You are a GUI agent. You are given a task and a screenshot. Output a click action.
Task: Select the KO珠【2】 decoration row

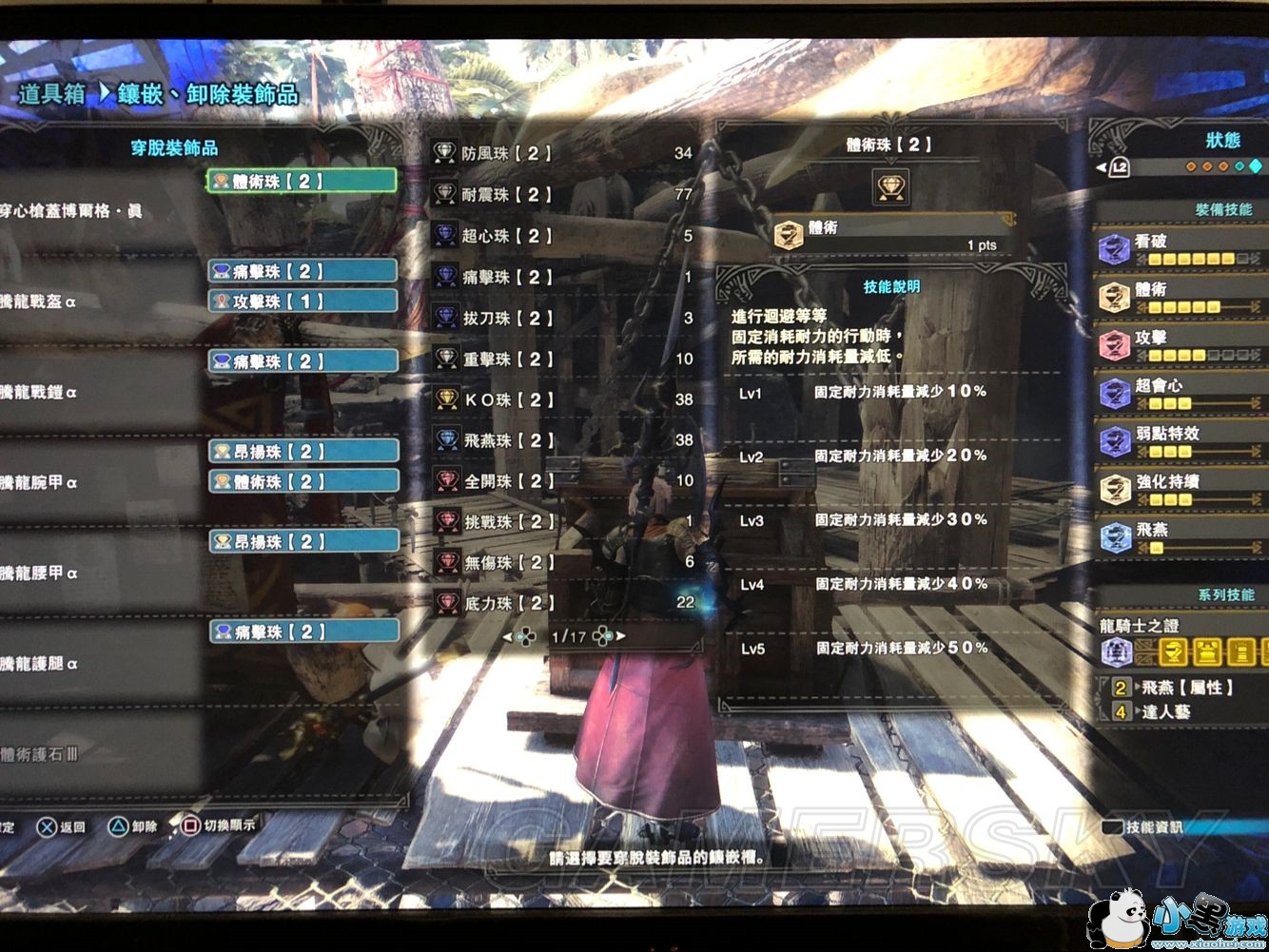coord(506,400)
